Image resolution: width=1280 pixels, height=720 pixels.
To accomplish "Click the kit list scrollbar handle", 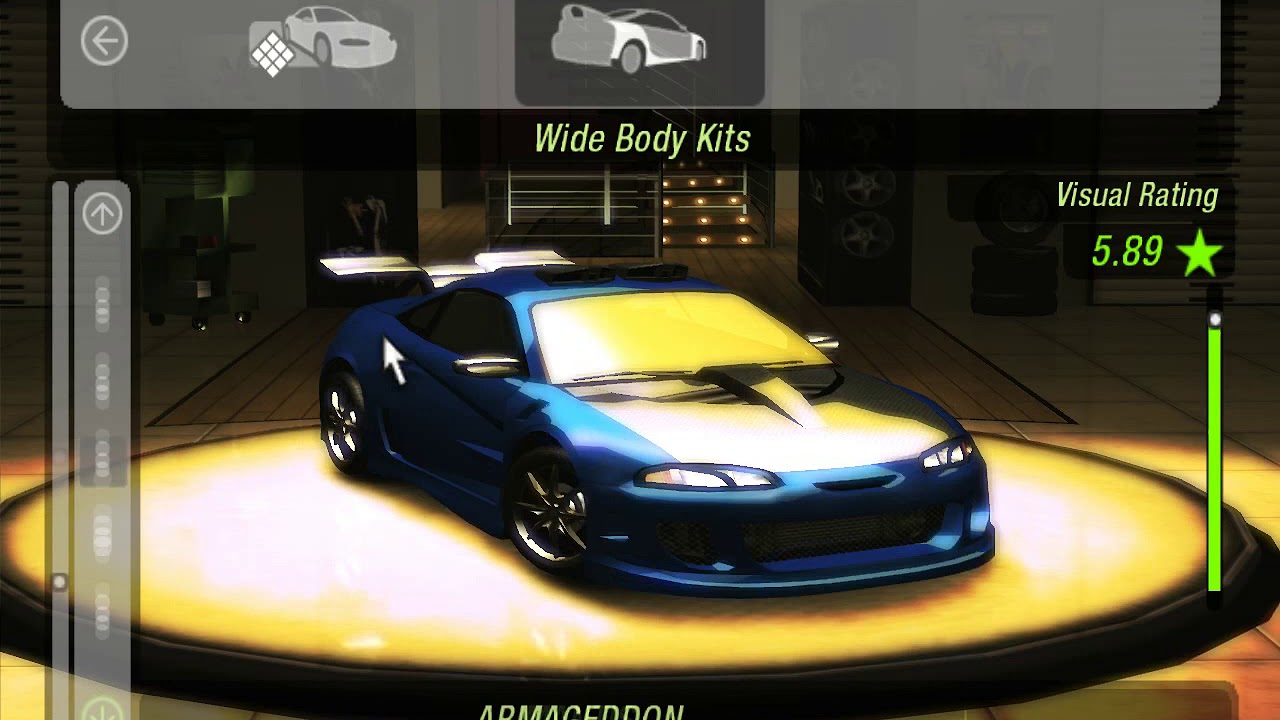I will 60,581.
